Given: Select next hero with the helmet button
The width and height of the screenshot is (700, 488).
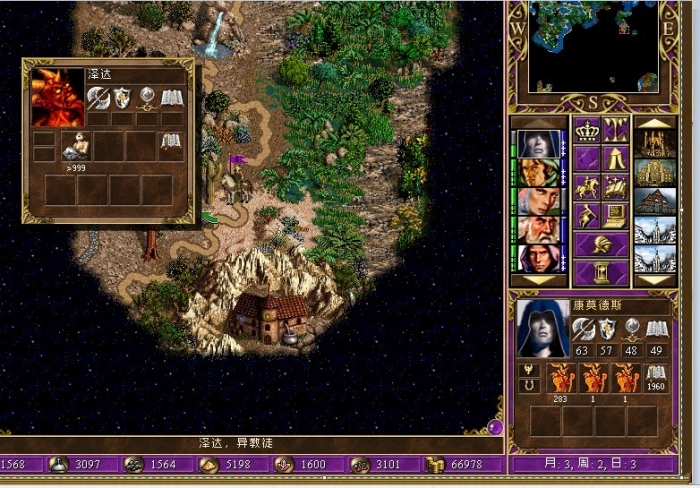Looking at the screenshot, I should tap(600, 243).
